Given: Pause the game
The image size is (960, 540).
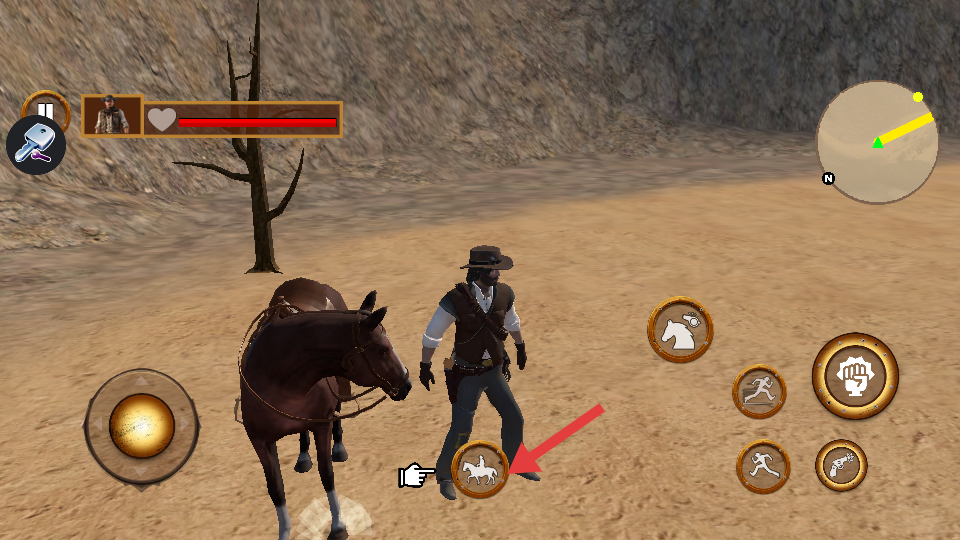Looking at the screenshot, I should point(46,106).
